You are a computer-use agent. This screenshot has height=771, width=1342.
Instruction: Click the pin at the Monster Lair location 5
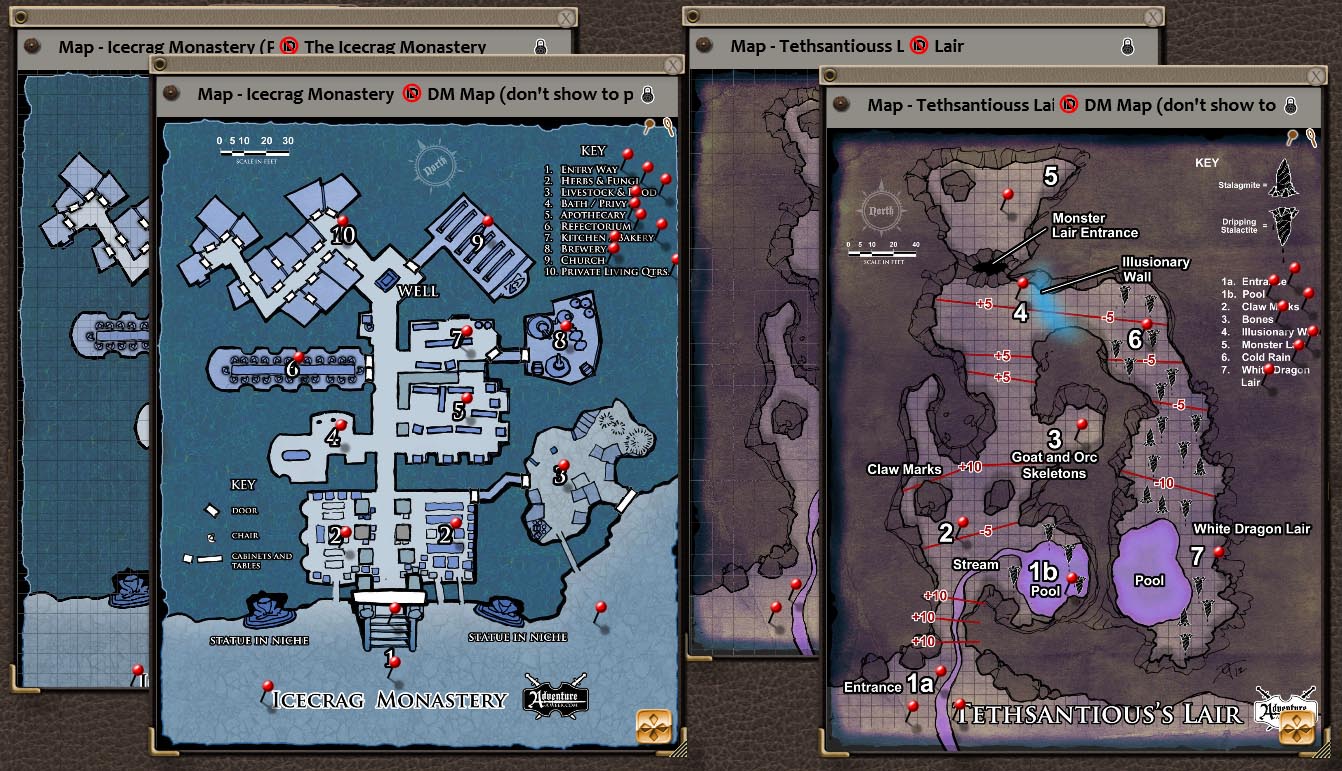[x=1008, y=194]
